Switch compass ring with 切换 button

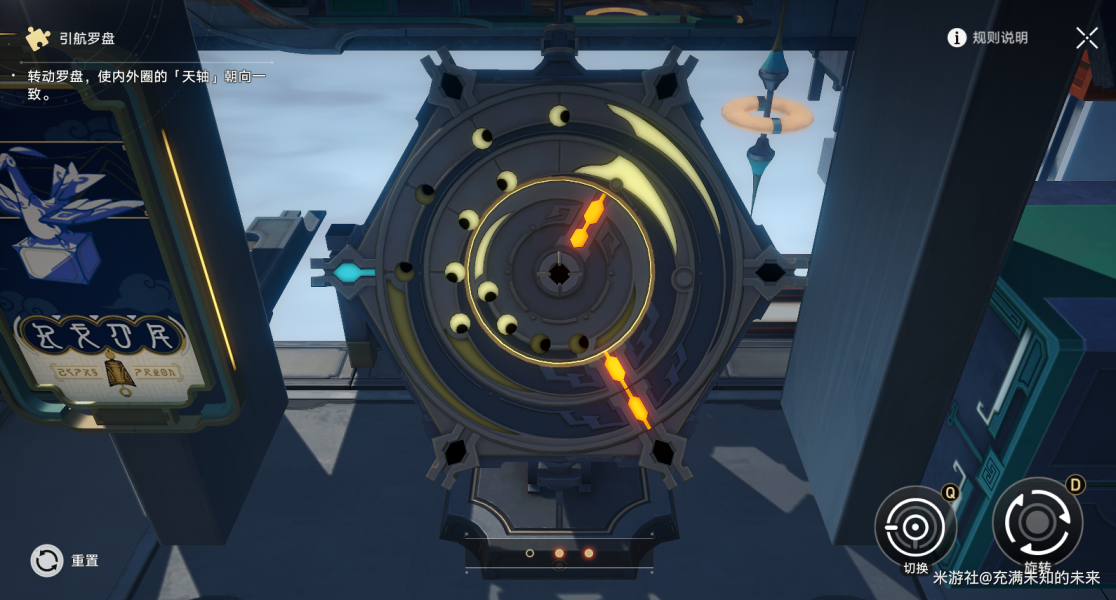click(915, 526)
